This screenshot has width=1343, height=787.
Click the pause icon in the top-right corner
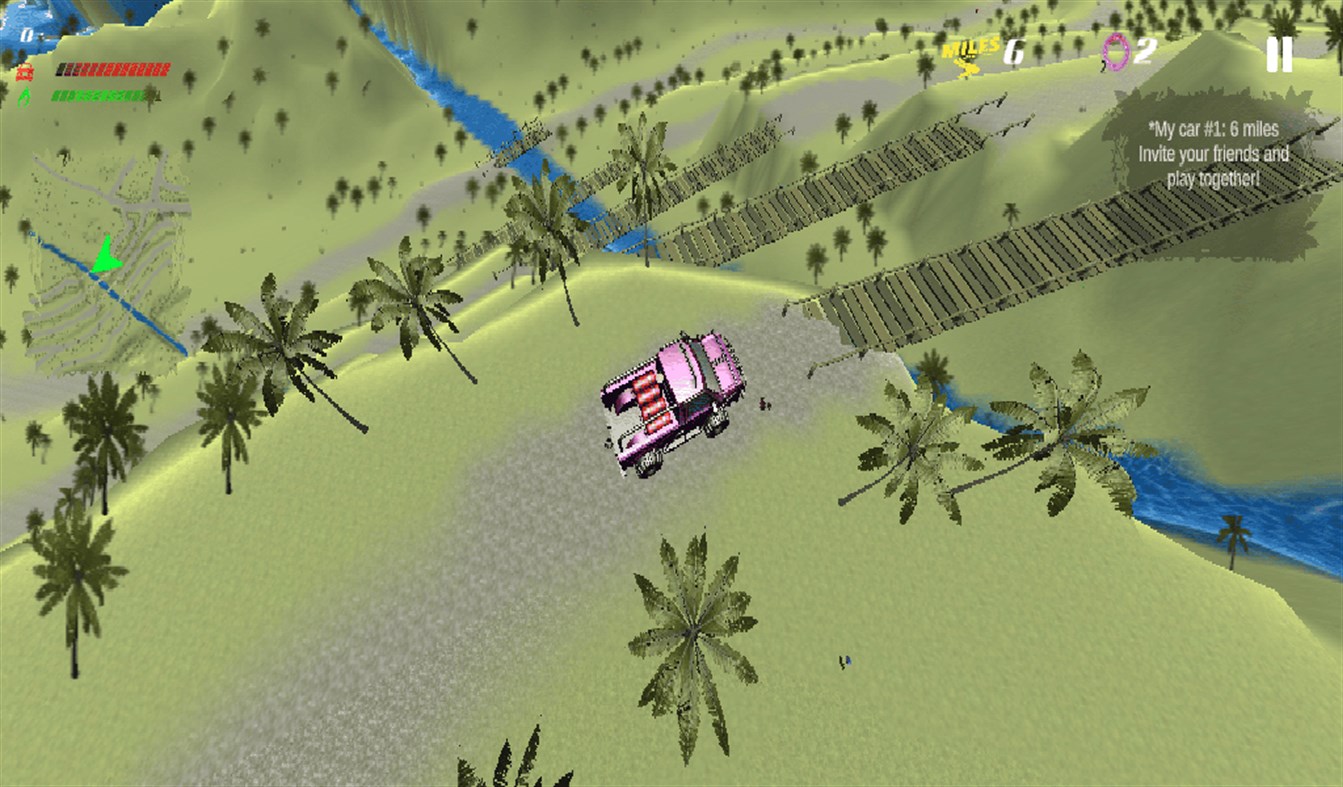(1280, 57)
